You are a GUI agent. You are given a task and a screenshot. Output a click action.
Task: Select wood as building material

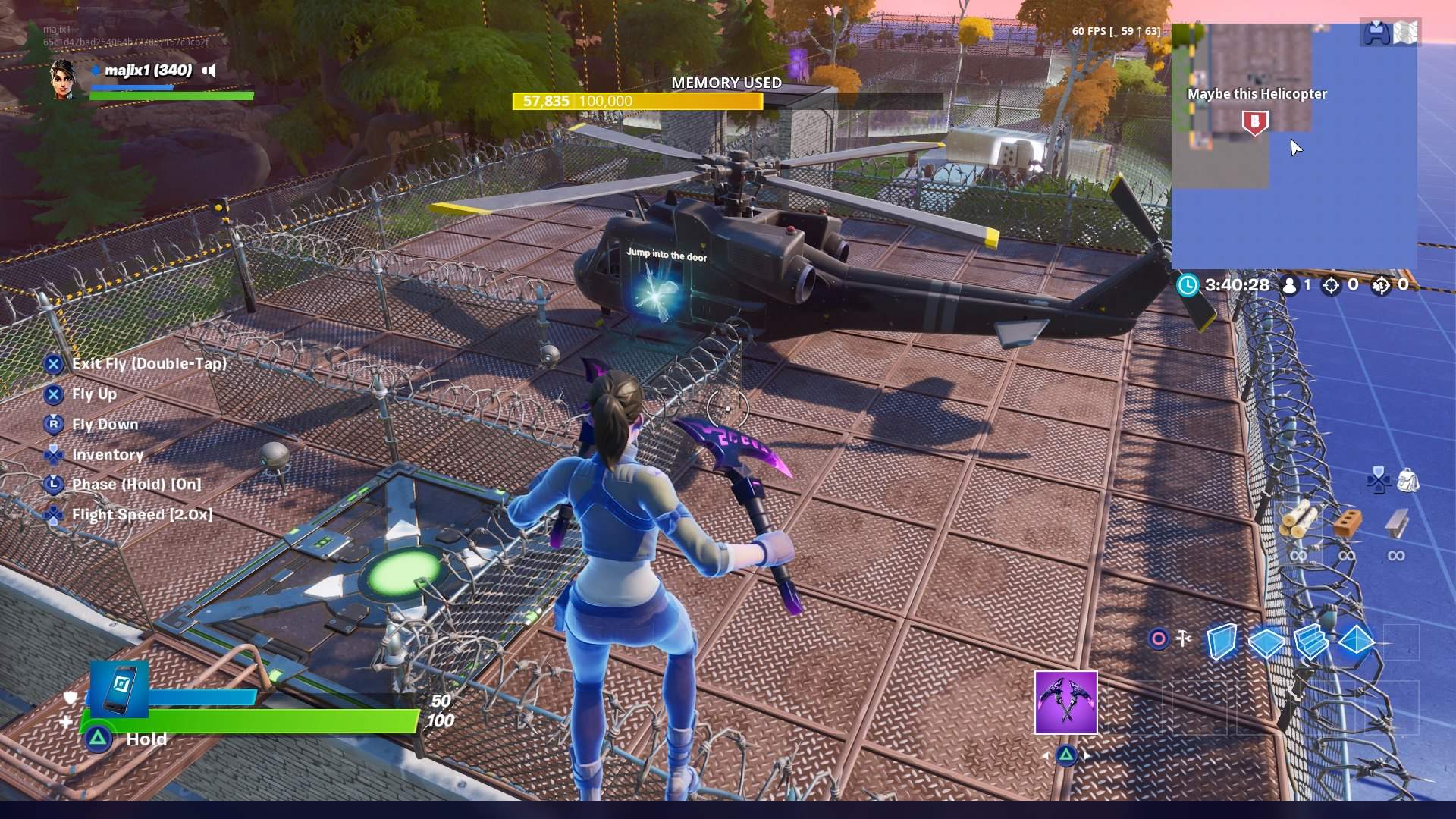1298,521
